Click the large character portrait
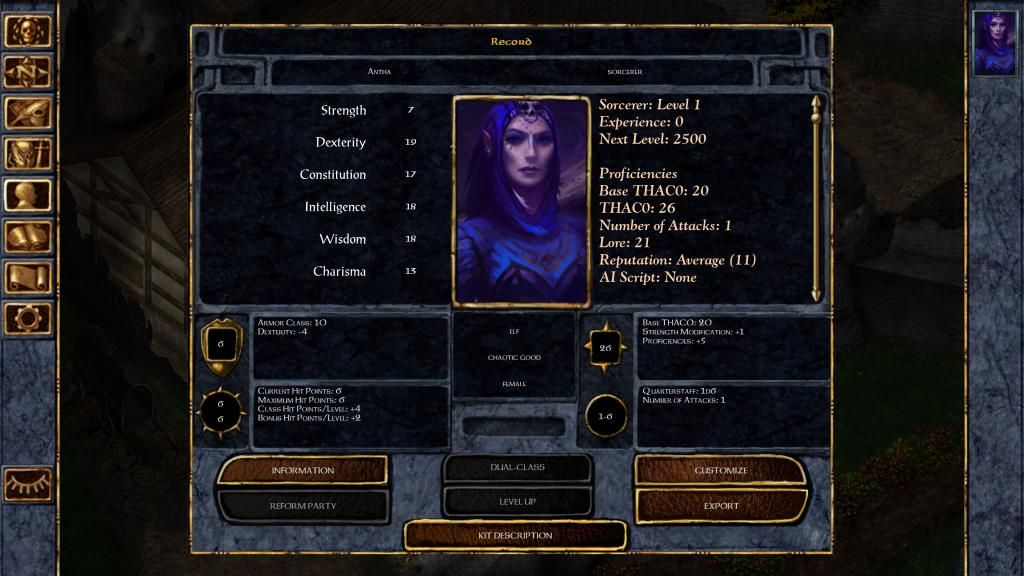Screen dimensions: 1024x576 (x=520, y=201)
